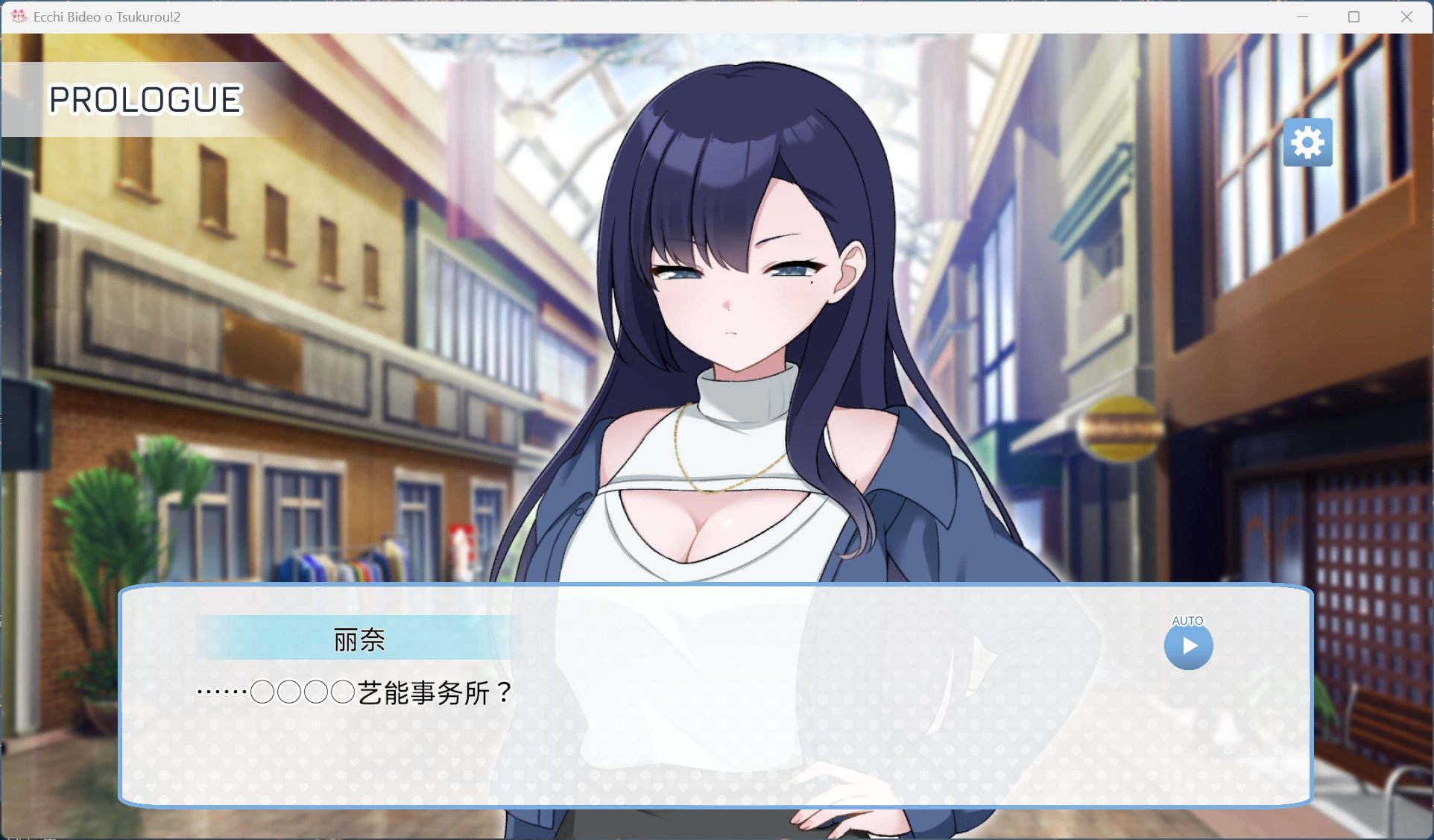This screenshot has width=1434, height=840.
Task: Enable auto-advance with the AUTO button
Action: point(1190,646)
